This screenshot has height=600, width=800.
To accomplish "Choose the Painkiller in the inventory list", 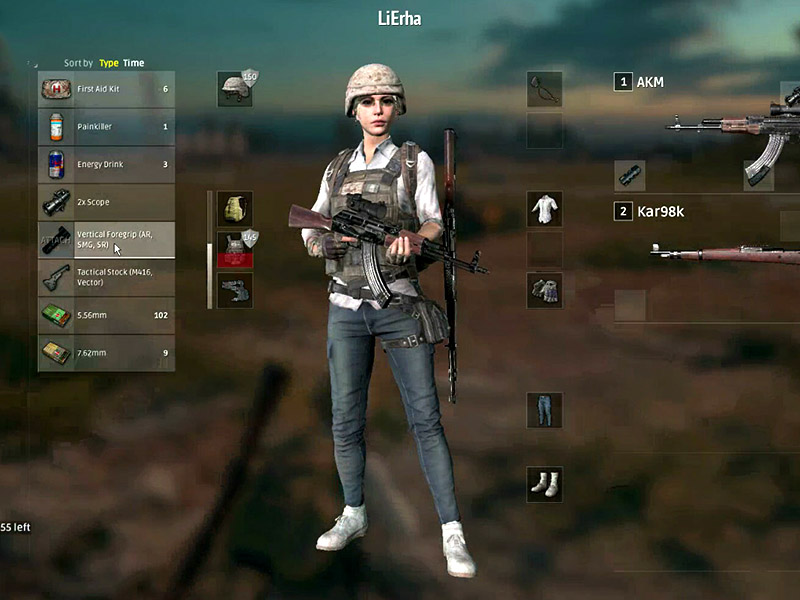I will (x=106, y=127).
